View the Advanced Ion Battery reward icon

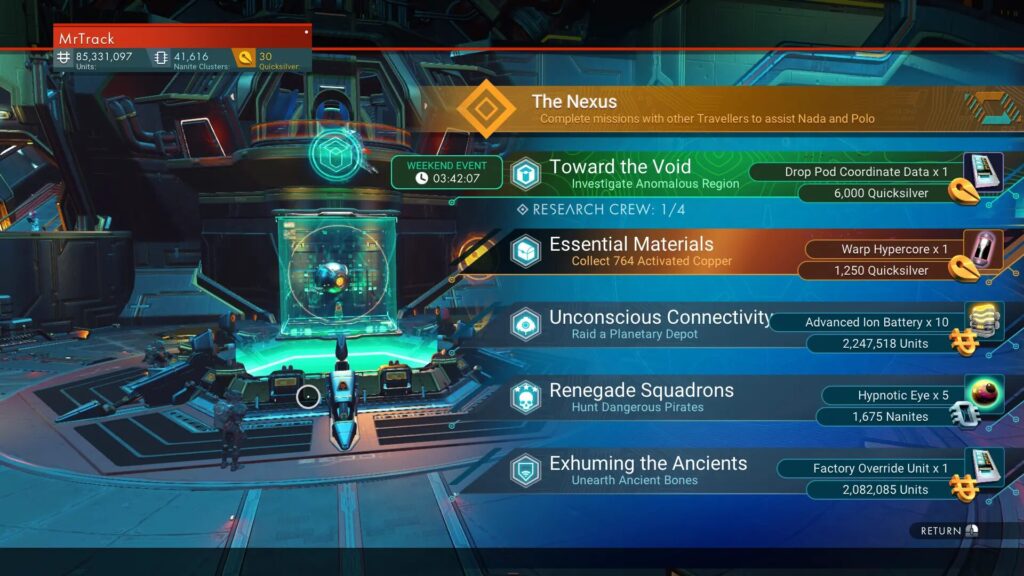(982, 320)
